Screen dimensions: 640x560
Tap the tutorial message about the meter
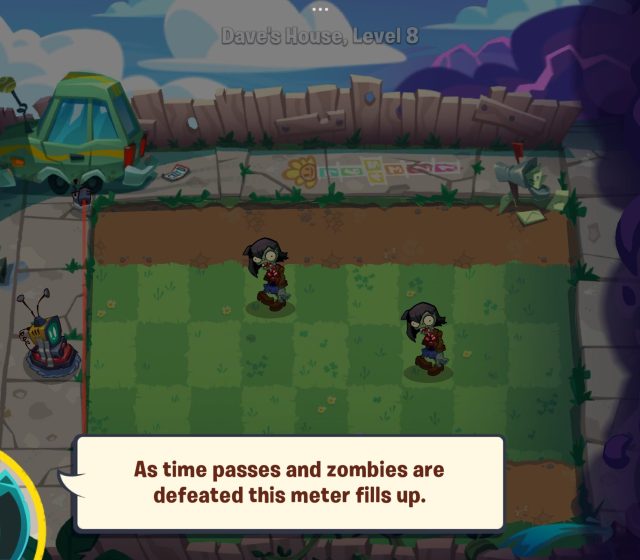[289, 482]
